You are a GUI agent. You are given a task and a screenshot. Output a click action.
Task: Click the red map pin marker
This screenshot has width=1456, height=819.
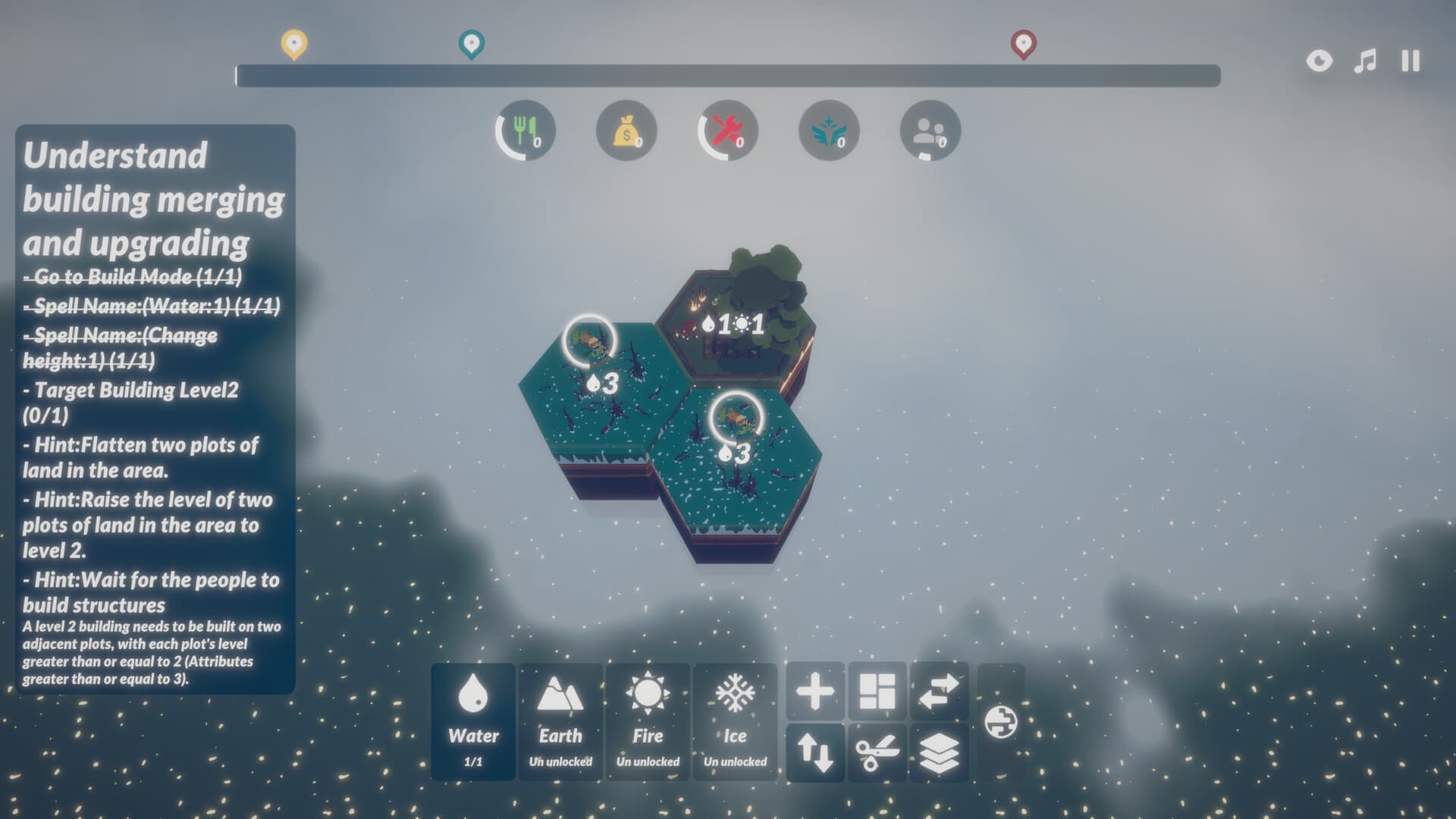[1025, 43]
